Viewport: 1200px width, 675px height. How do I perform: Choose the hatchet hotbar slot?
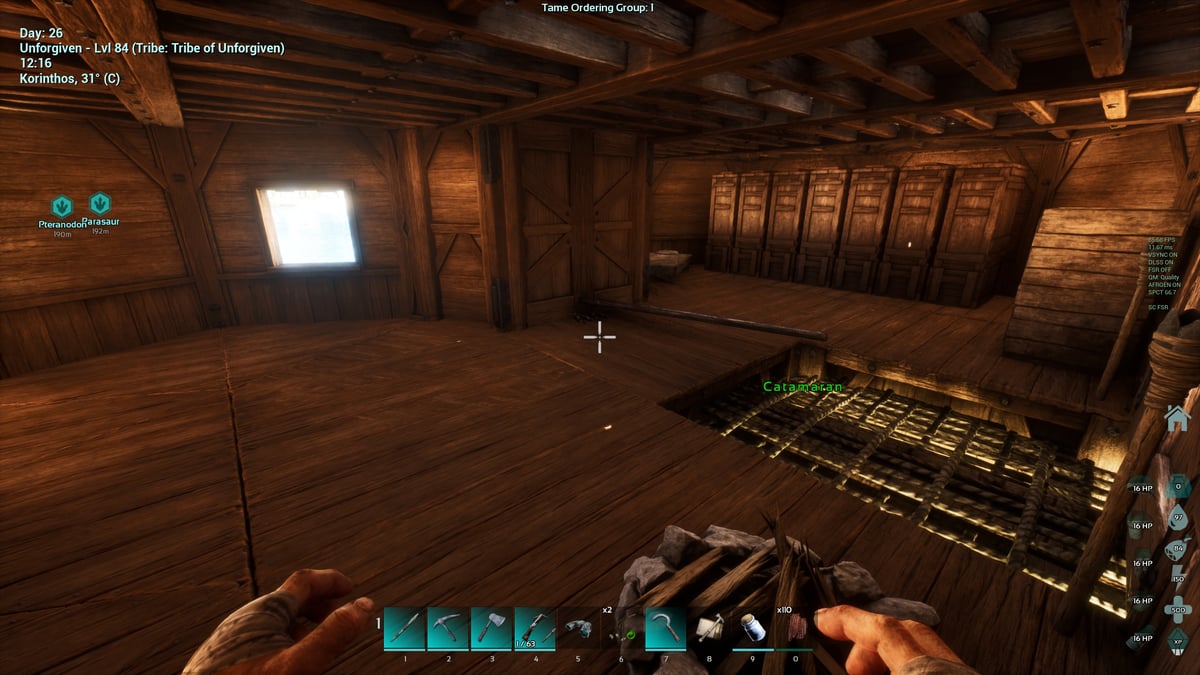[492, 628]
